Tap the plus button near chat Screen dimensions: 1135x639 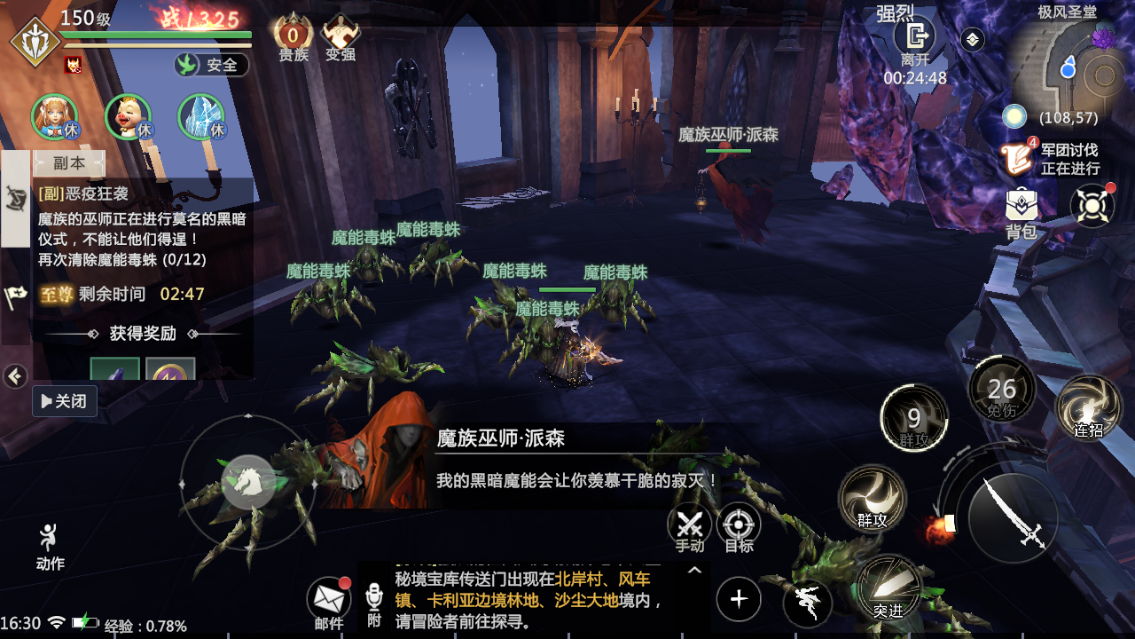[x=739, y=599]
